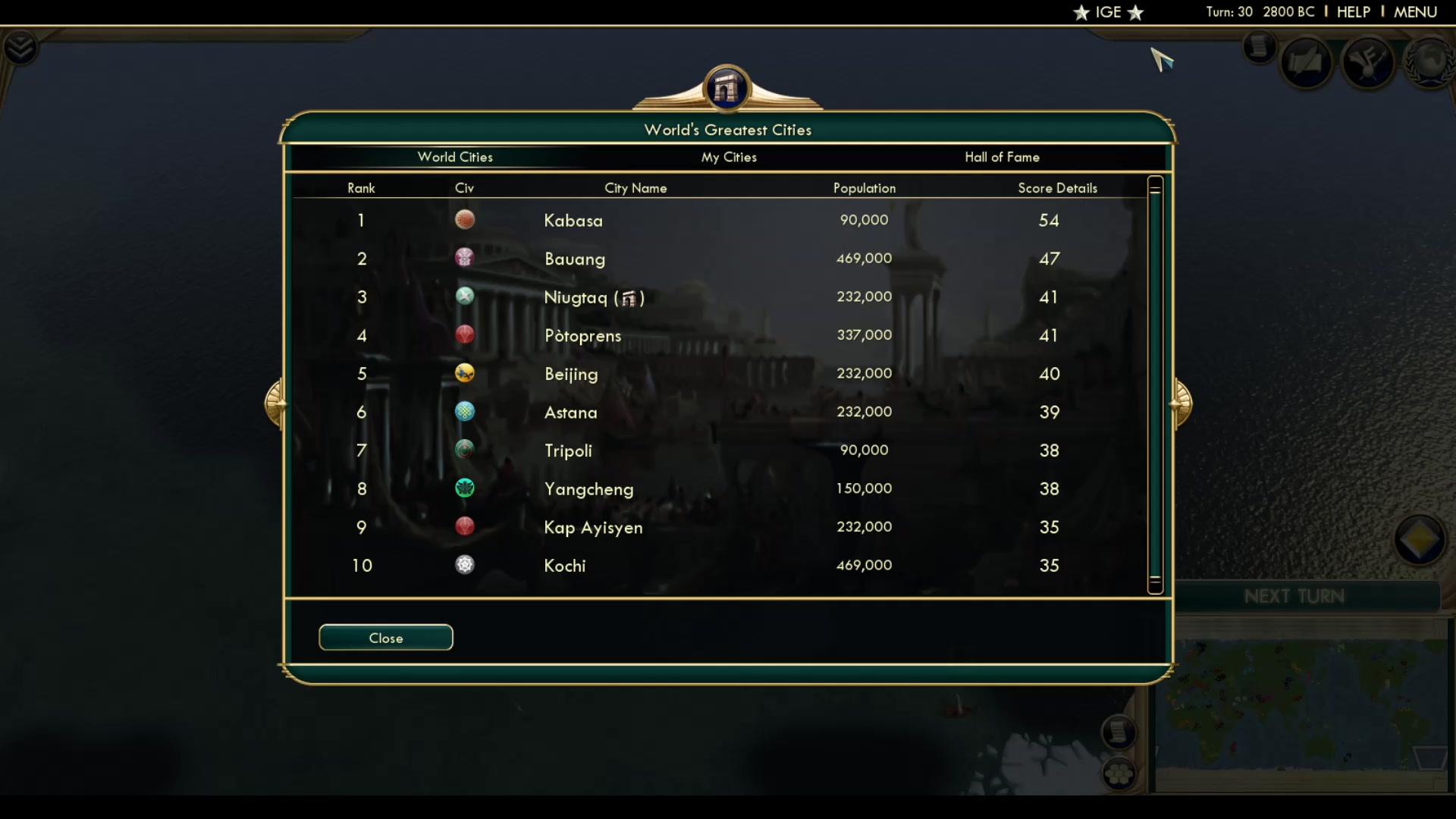Click HELP in the top bar

pyautogui.click(x=1354, y=12)
